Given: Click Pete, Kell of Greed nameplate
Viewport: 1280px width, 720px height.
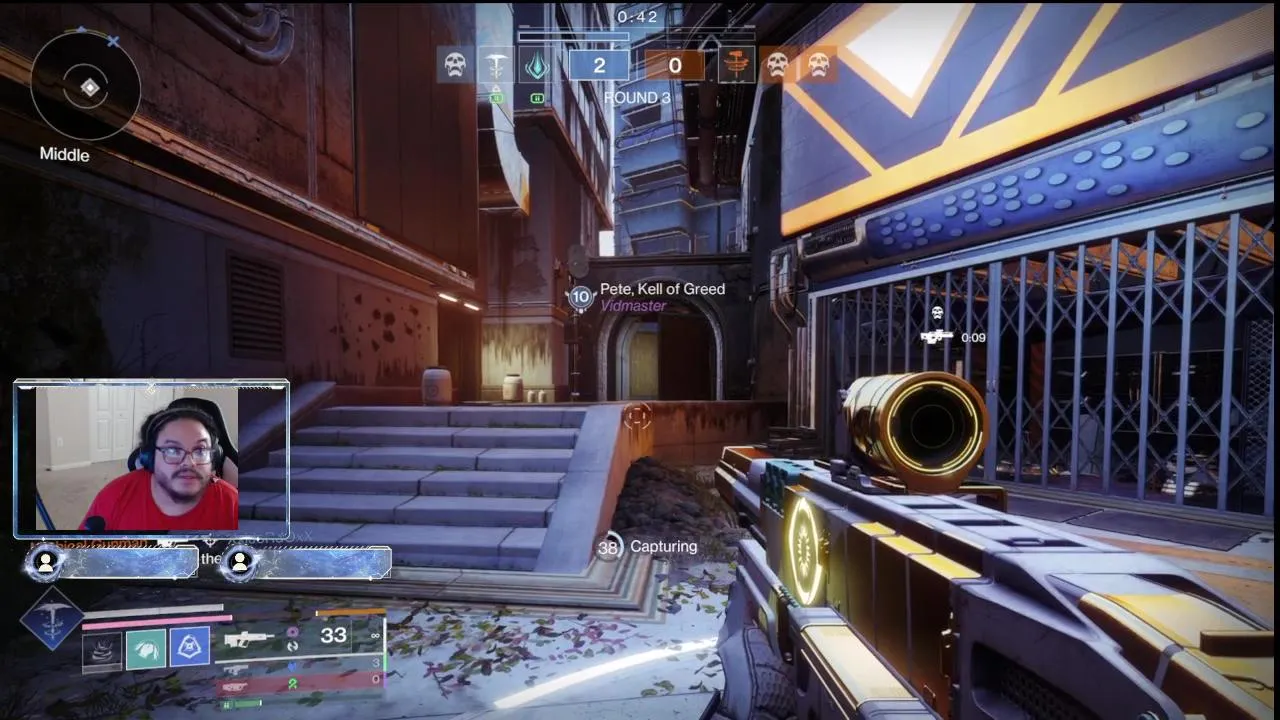Looking at the screenshot, I should tap(662, 289).
